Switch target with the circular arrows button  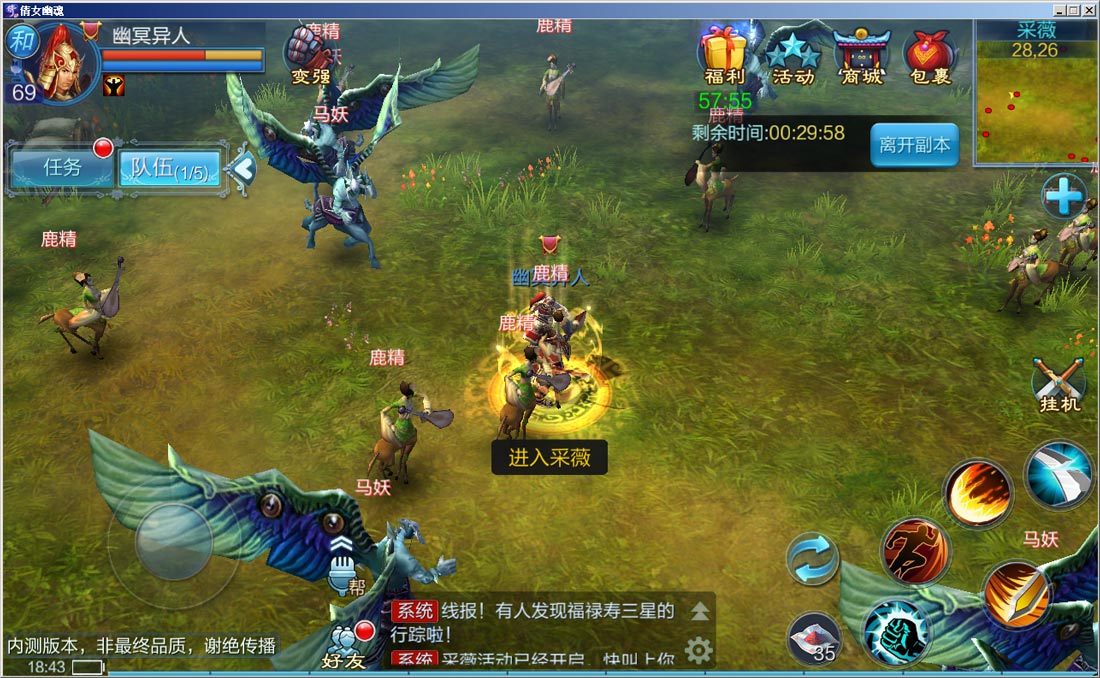point(811,559)
